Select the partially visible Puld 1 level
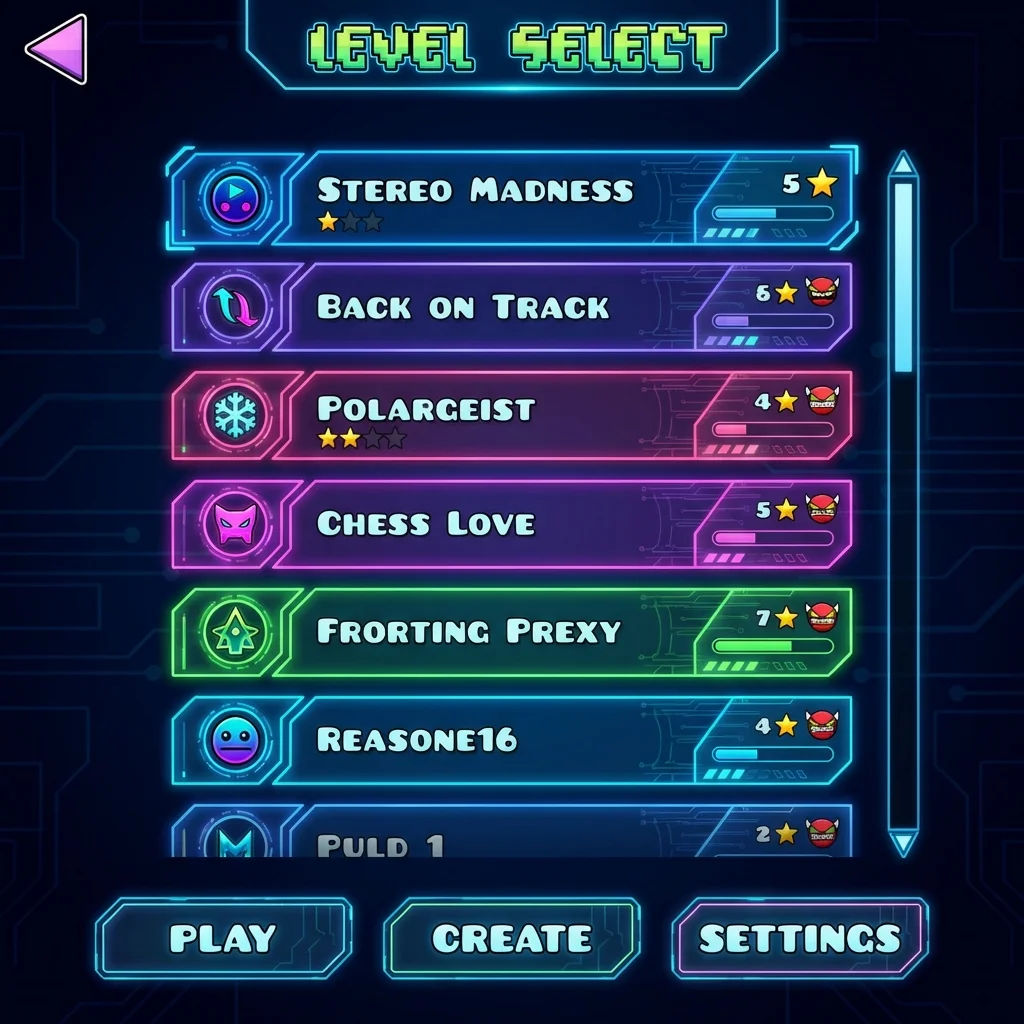The height and width of the screenshot is (1024, 1024). tap(380, 843)
